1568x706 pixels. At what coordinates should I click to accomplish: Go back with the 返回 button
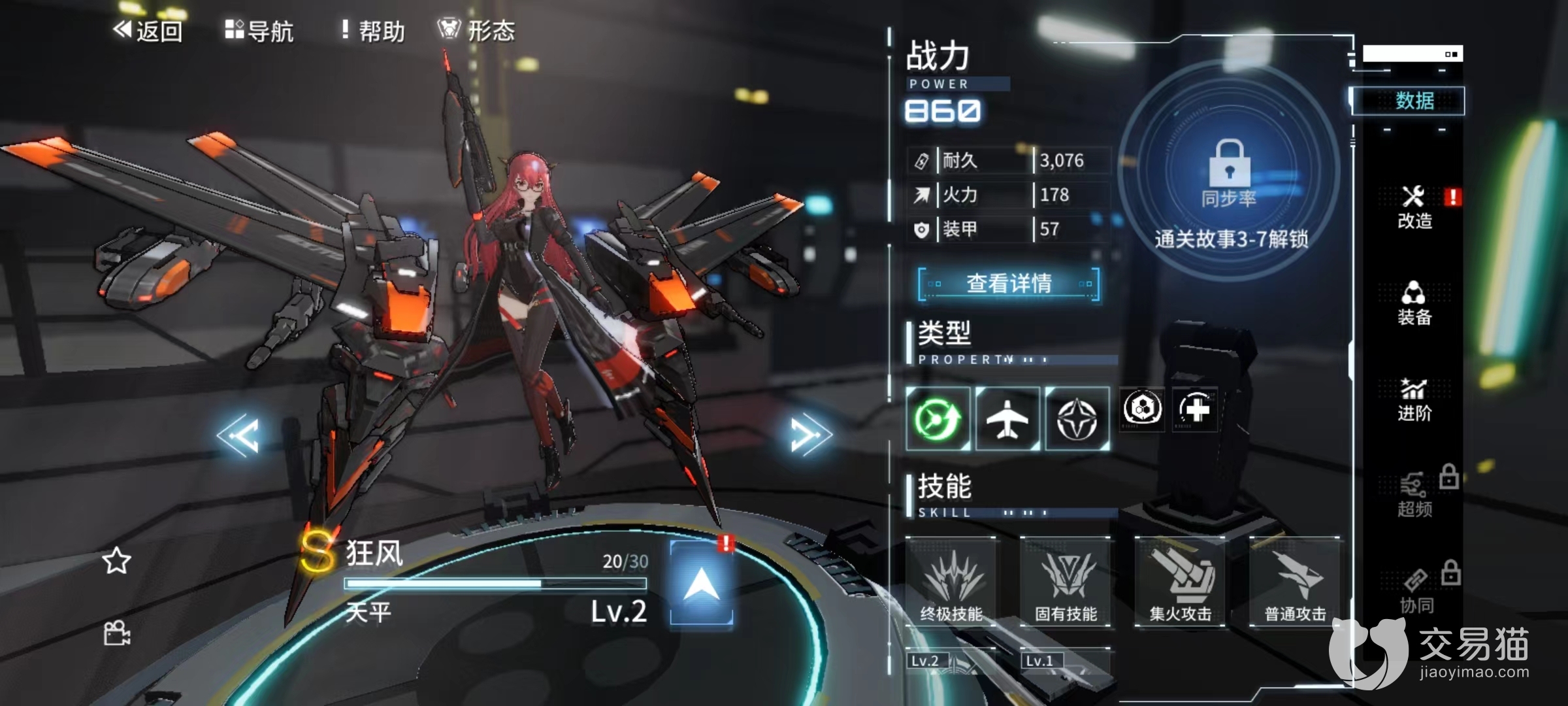point(148,31)
